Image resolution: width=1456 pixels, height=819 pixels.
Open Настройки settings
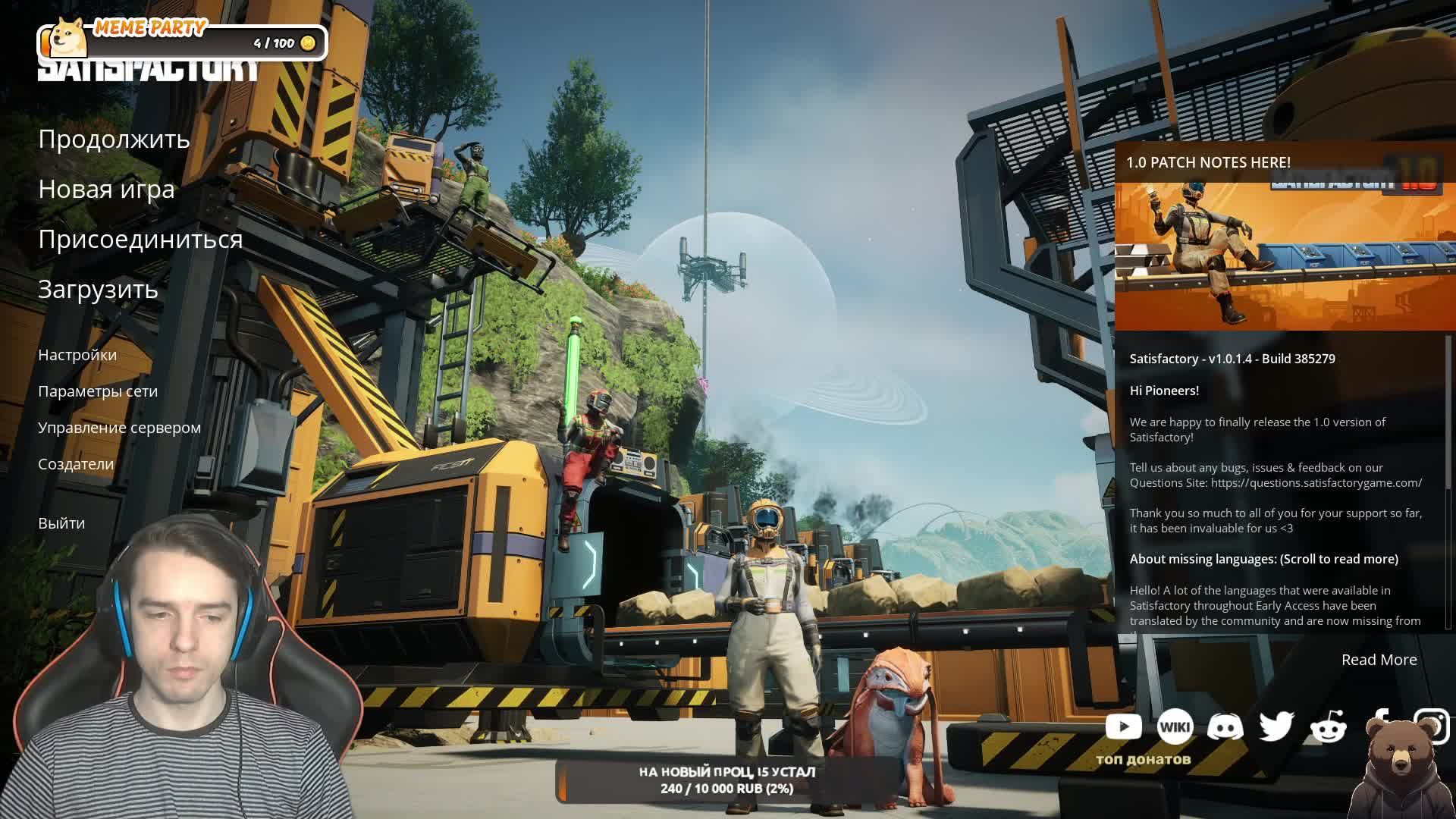coord(77,355)
